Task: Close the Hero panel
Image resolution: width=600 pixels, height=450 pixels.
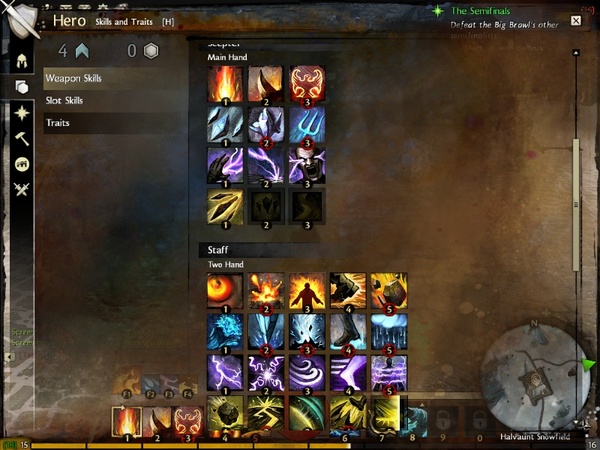Action: tap(576, 20)
